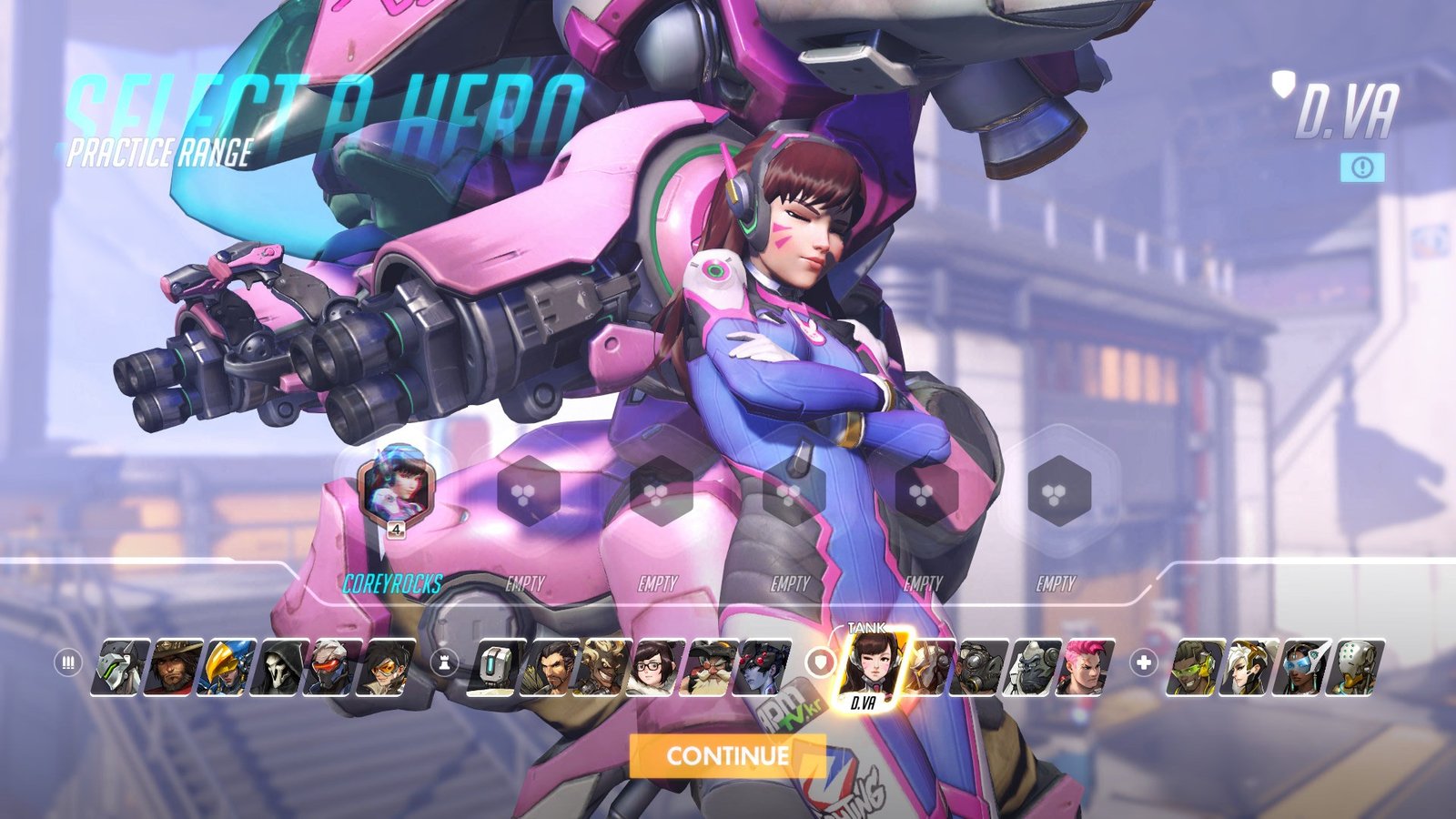Pick Tracer's portrait

tap(387, 667)
